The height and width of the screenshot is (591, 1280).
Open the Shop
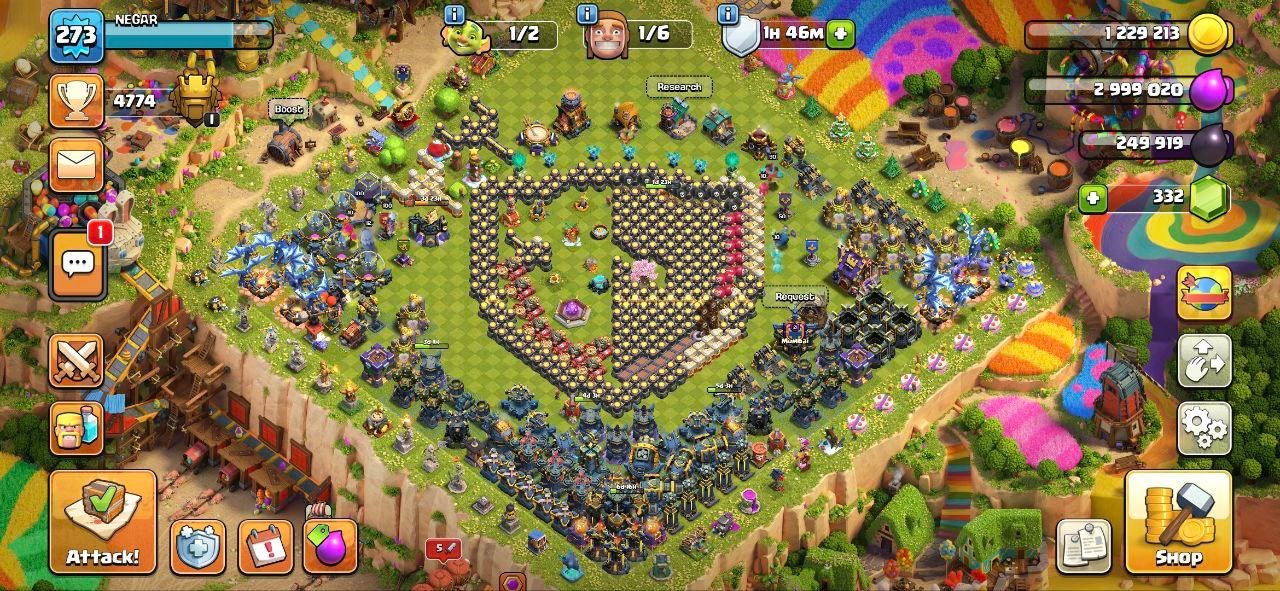coord(1178,521)
